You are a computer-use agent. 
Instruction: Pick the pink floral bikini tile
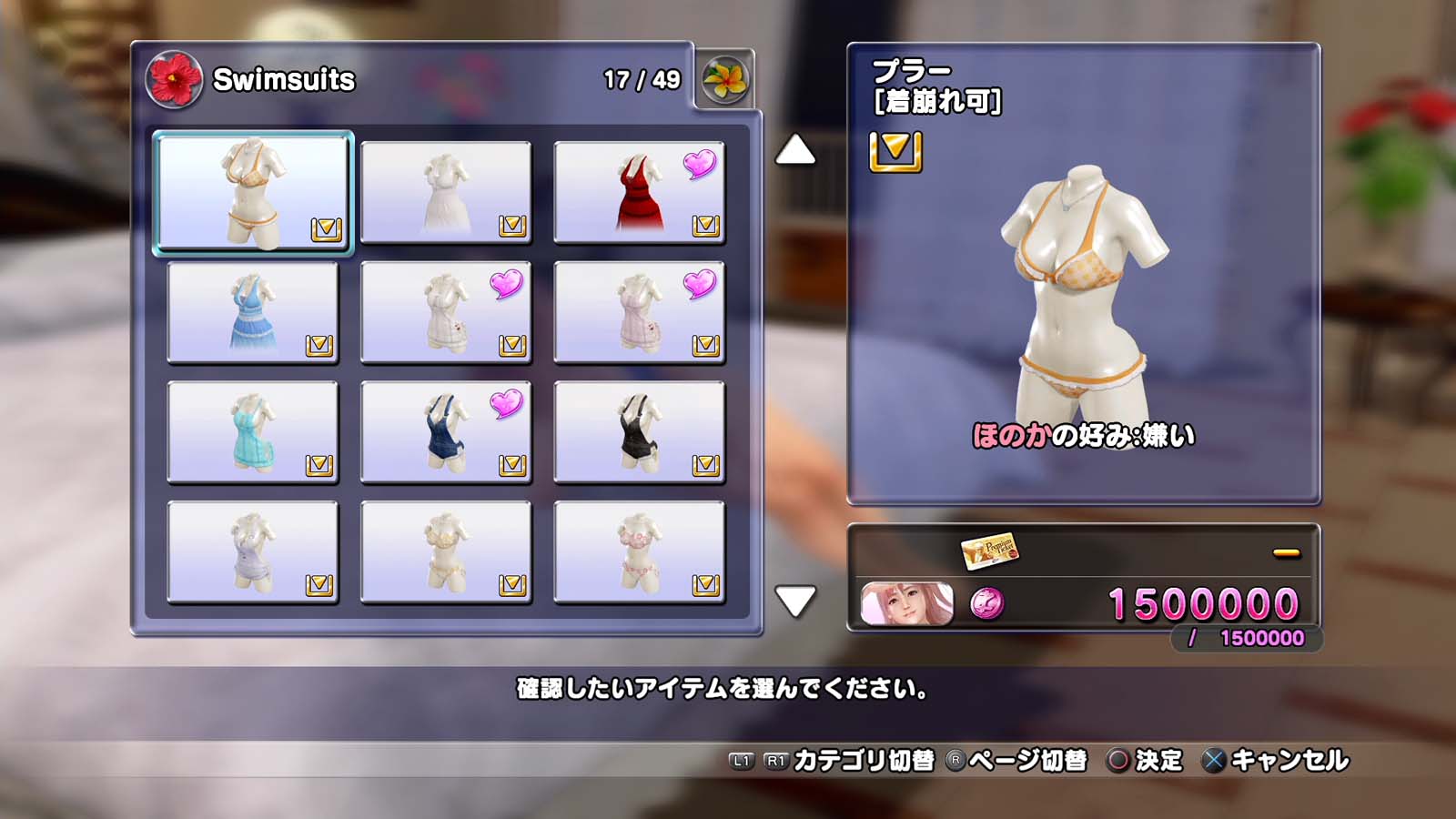(639, 552)
